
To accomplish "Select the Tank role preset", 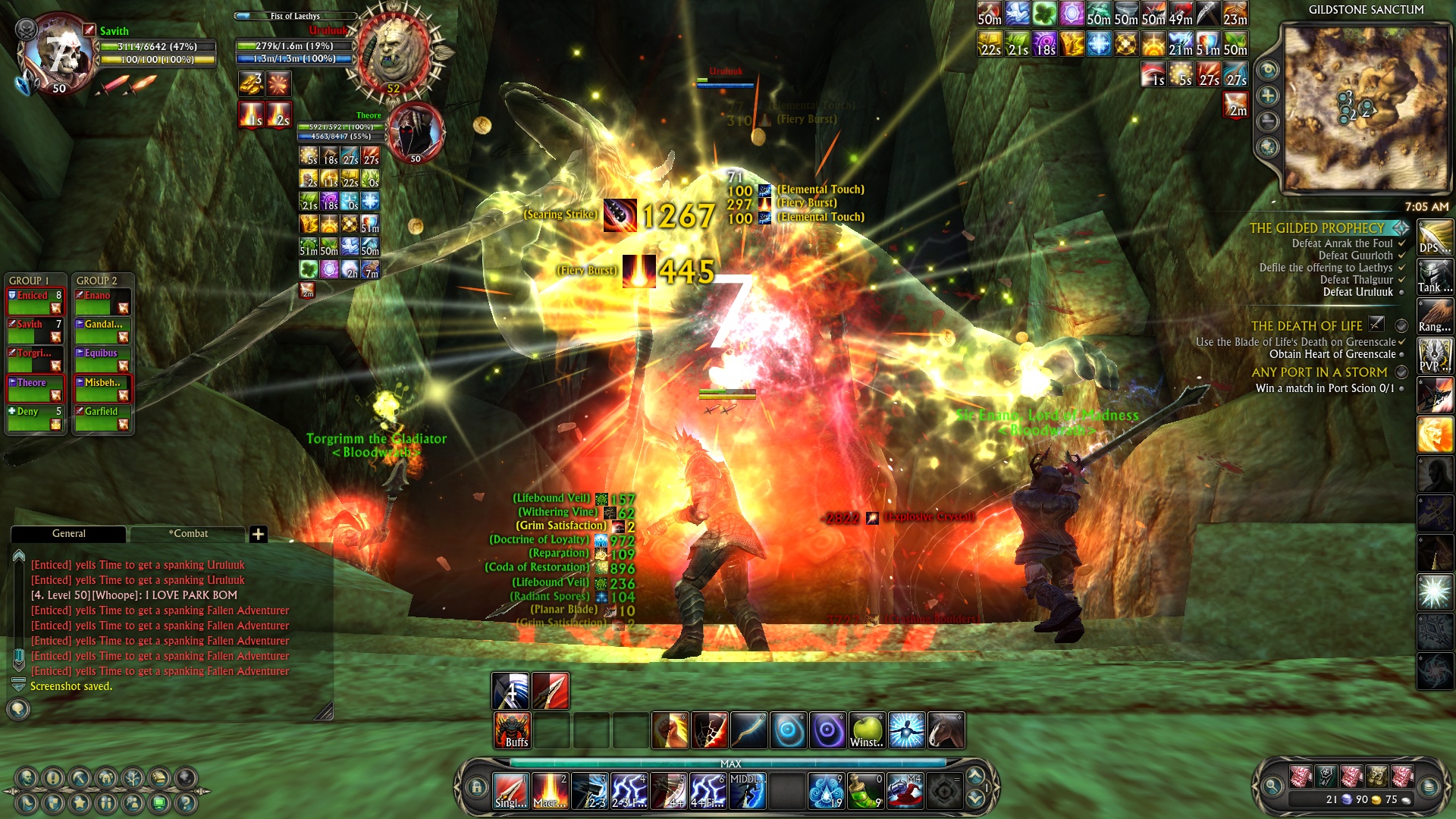I will (x=1435, y=277).
